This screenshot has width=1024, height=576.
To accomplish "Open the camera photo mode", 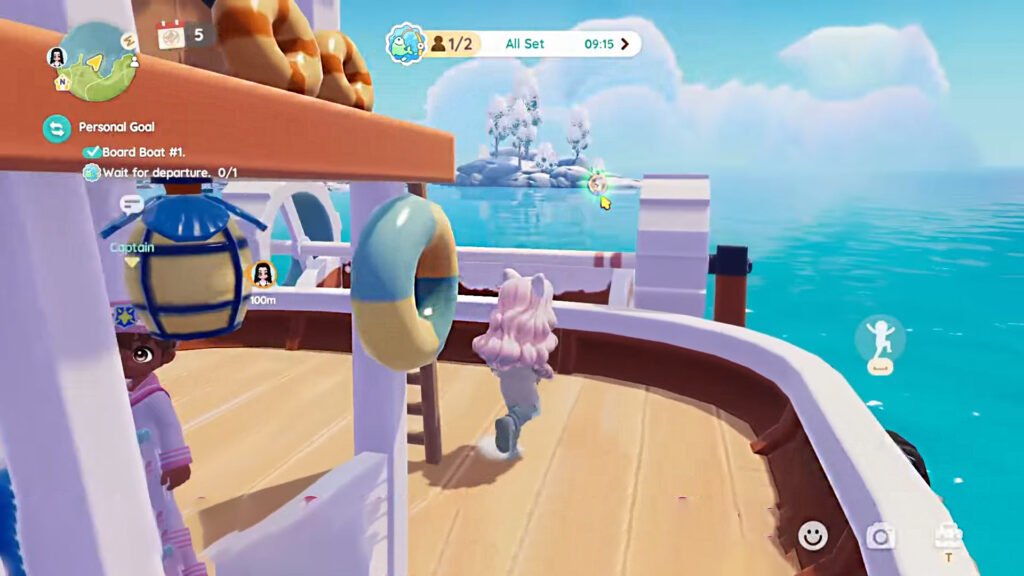I will tap(880, 537).
